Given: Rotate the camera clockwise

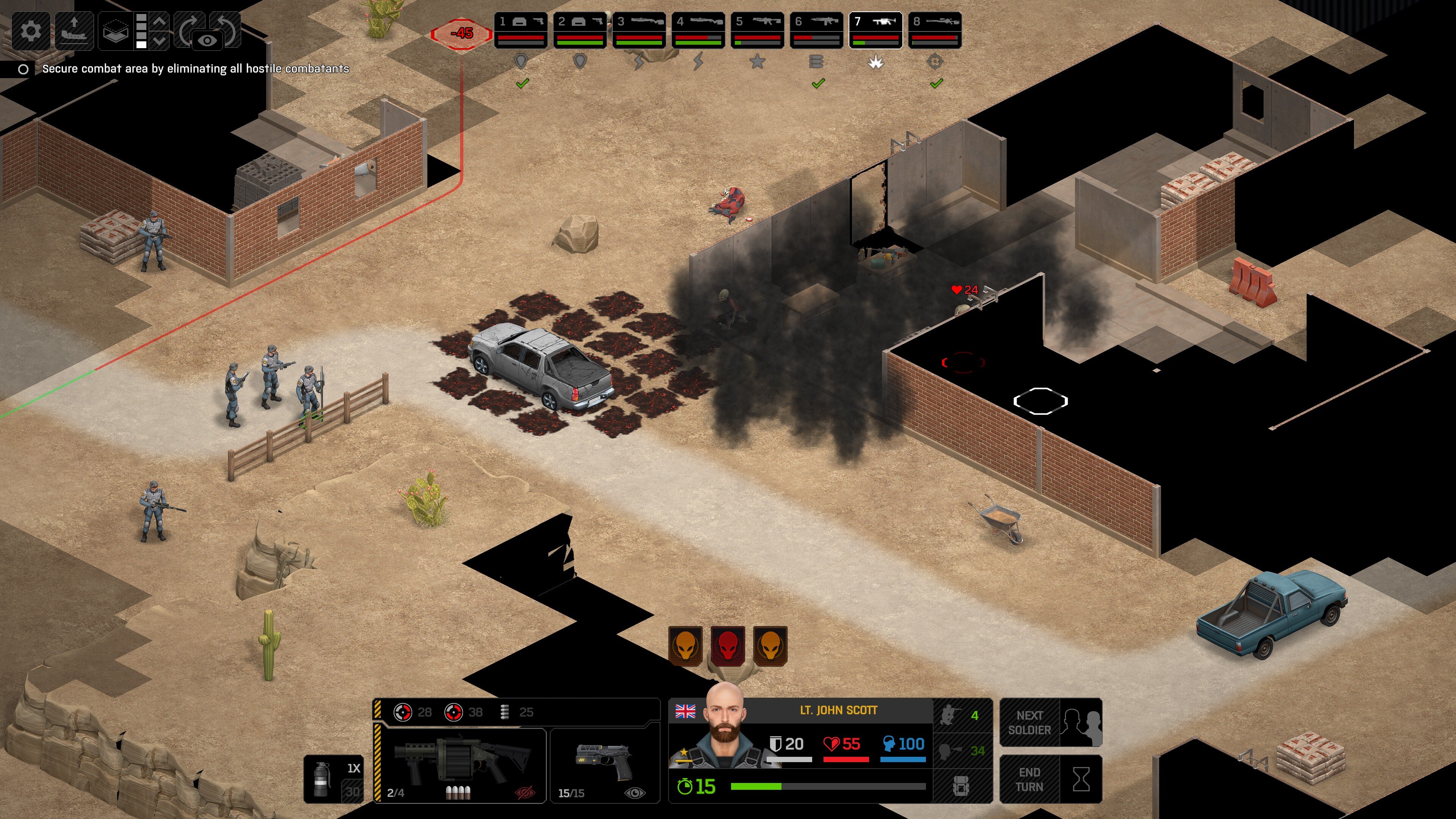Looking at the screenshot, I should (189, 28).
